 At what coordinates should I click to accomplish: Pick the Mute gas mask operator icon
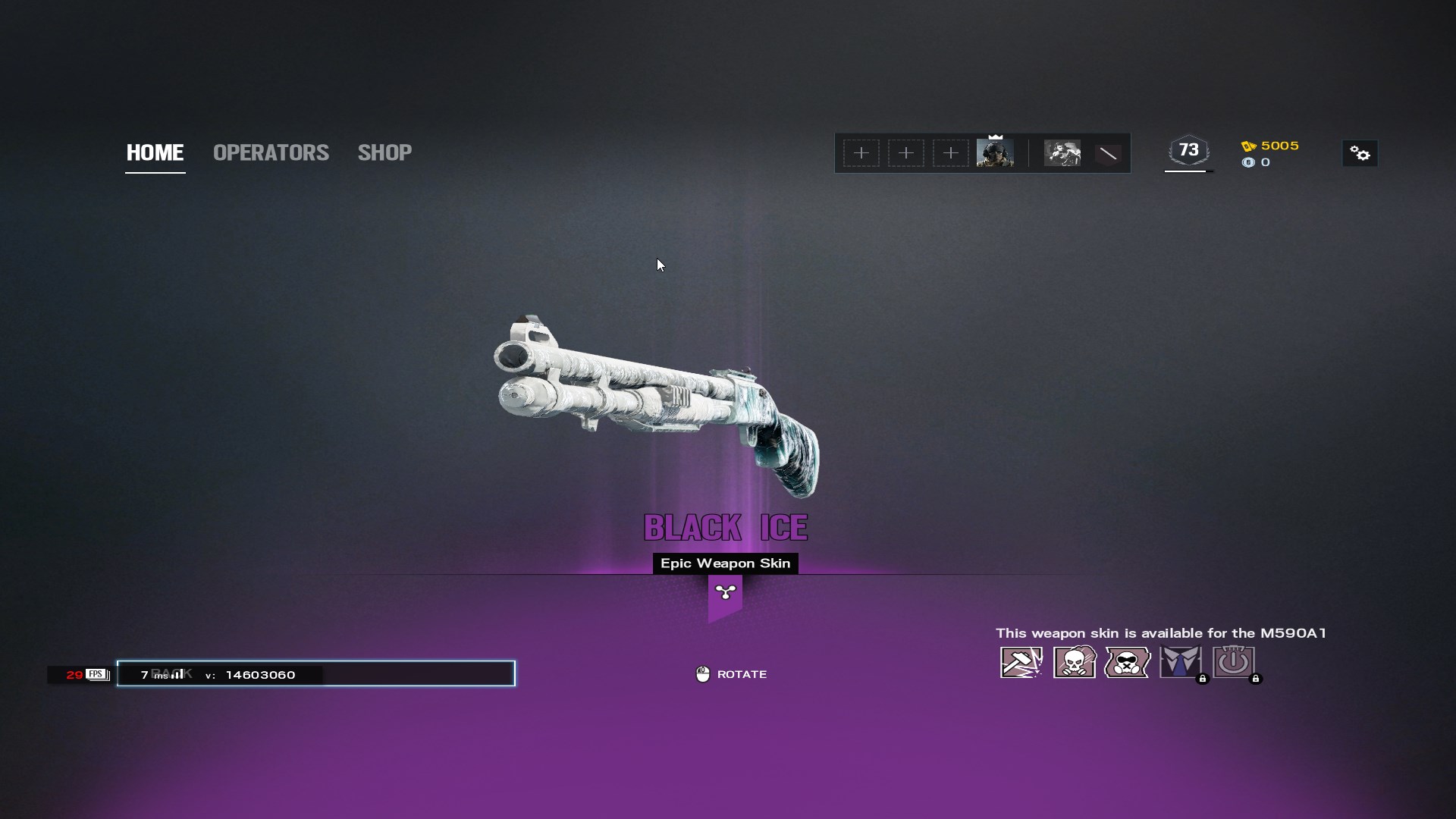tap(1128, 662)
